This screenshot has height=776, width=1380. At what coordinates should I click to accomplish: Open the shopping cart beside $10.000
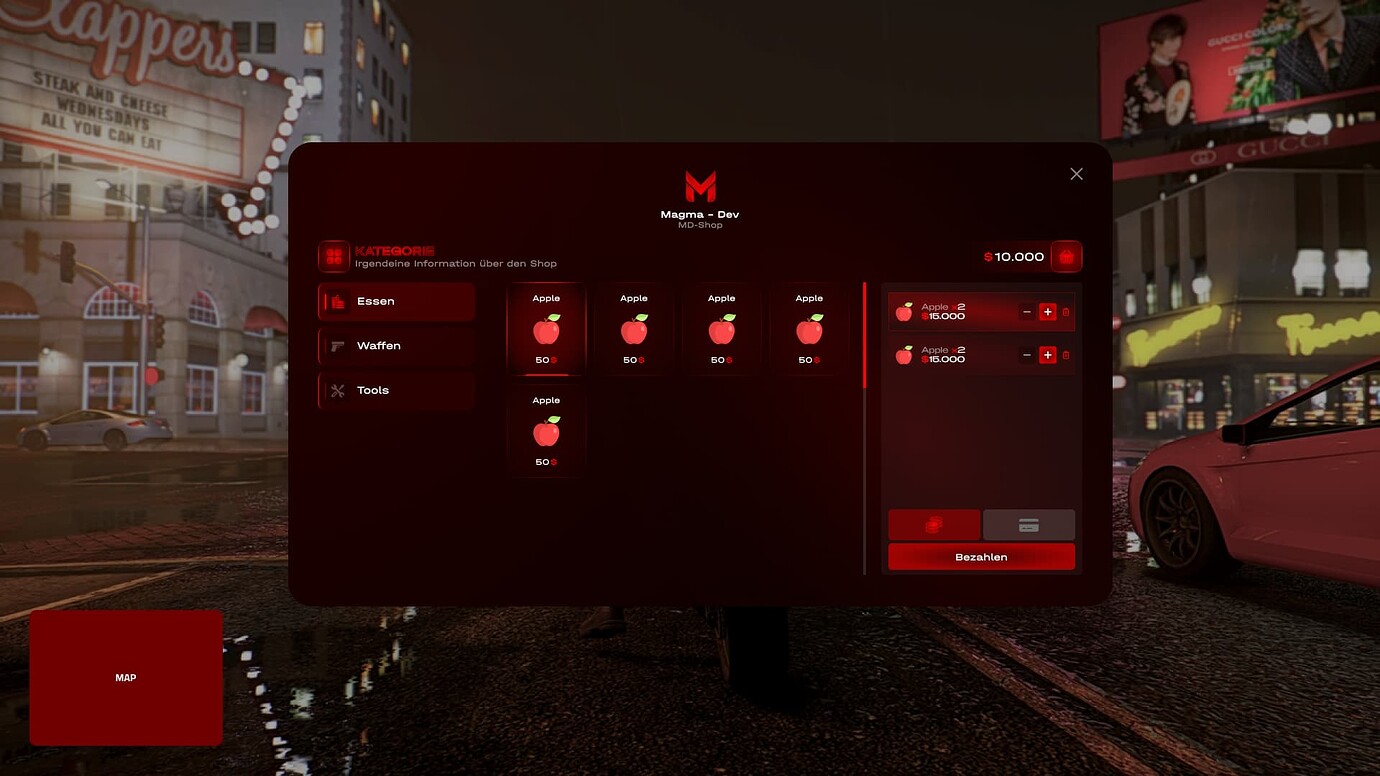click(1066, 256)
